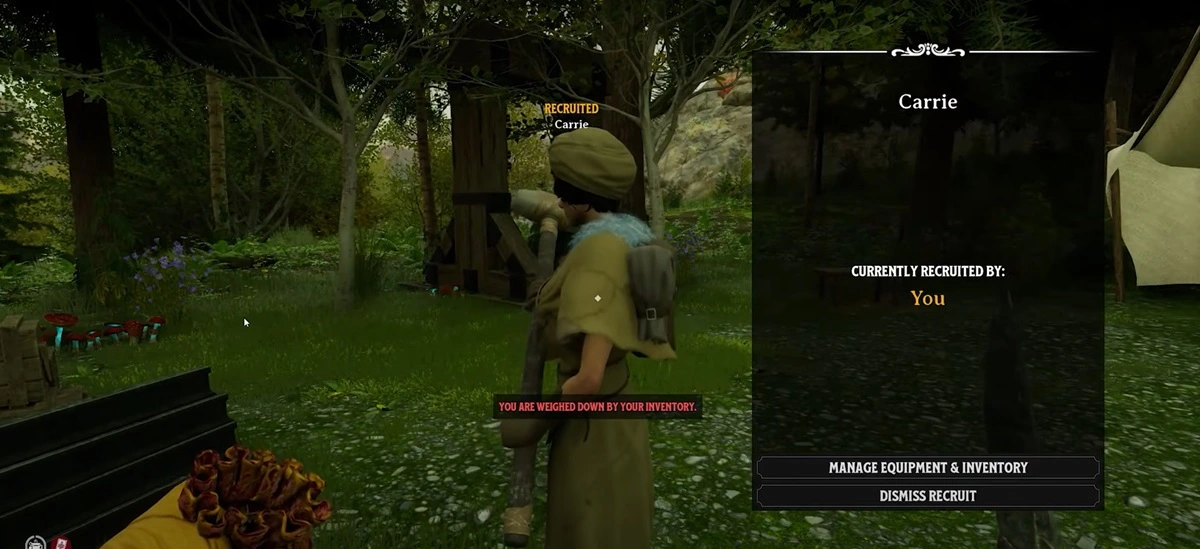Open Manage Equipment & Inventory for Carrie
The height and width of the screenshot is (549, 1200).
pyautogui.click(x=927, y=468)
